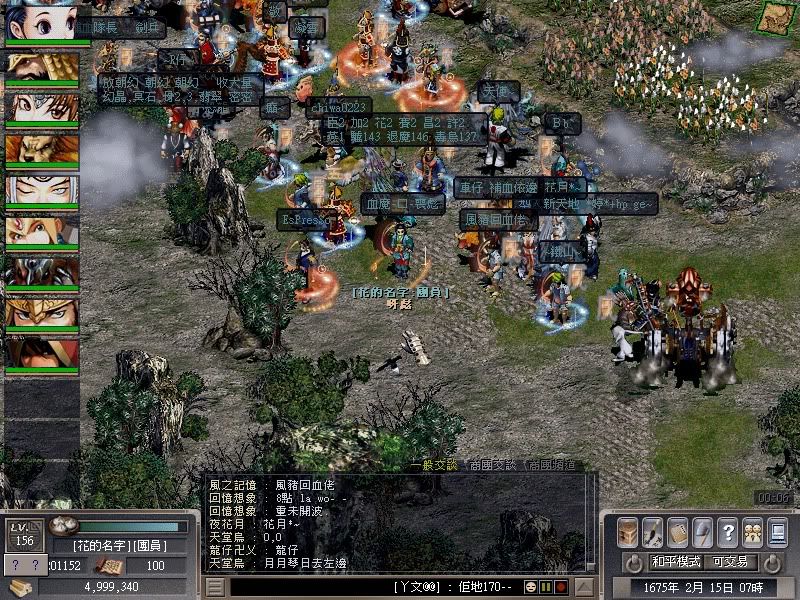This screenshot has height=600, width=800.
Task: Click the chat list button left of input
Action: coord(215,586)
